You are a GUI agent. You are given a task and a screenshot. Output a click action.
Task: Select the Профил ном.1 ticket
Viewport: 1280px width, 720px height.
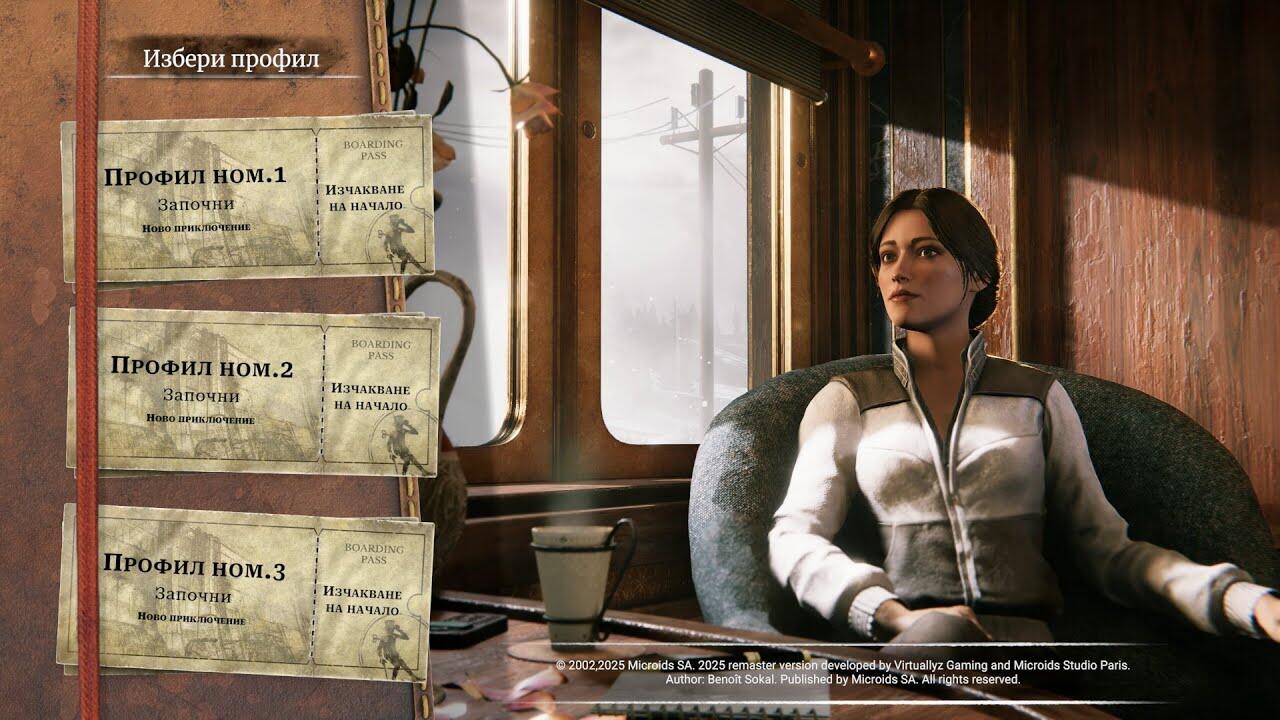[x=247, y=198]
